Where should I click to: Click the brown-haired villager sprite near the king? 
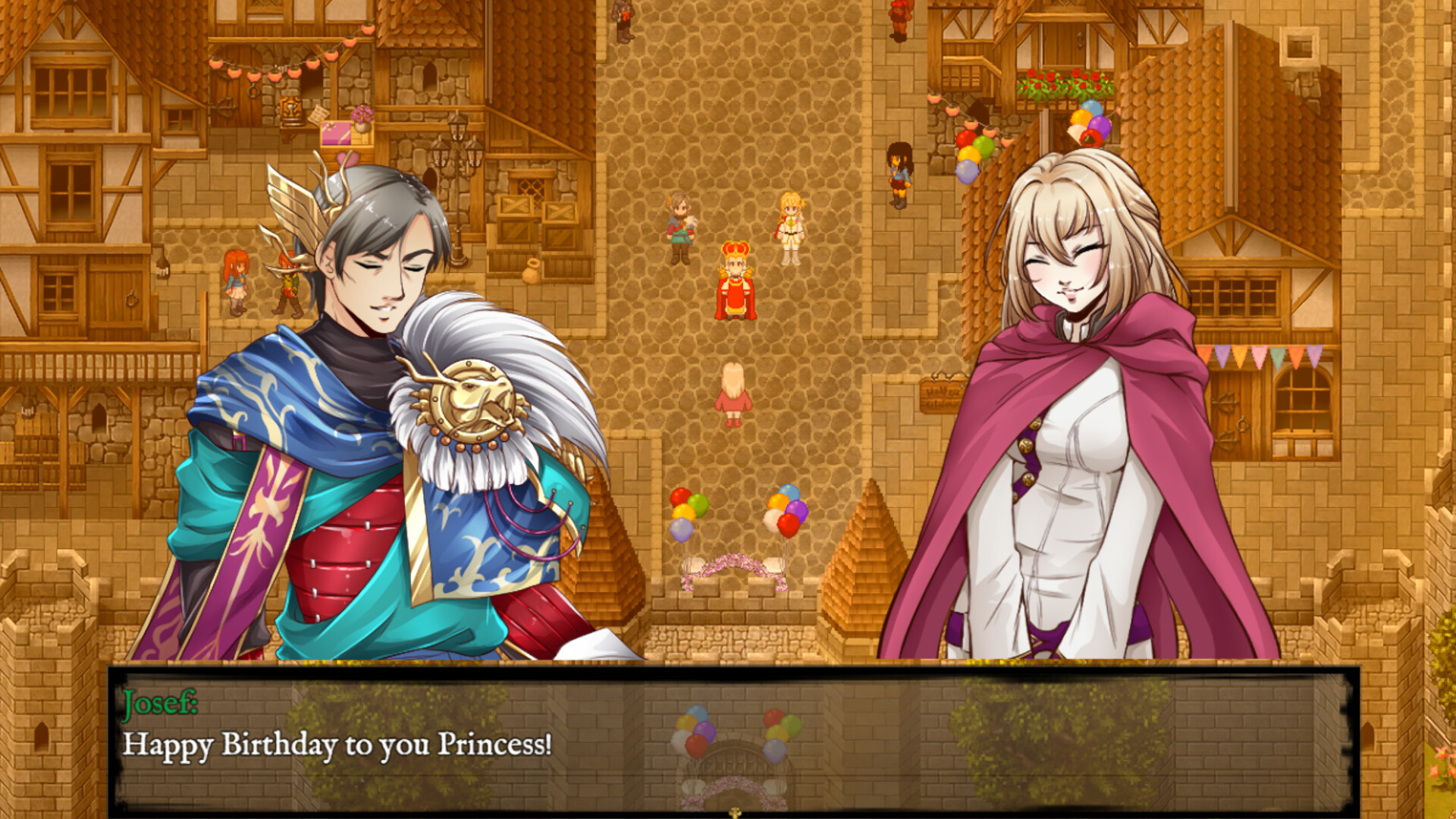pyautogui.click(x=679, y=220)
